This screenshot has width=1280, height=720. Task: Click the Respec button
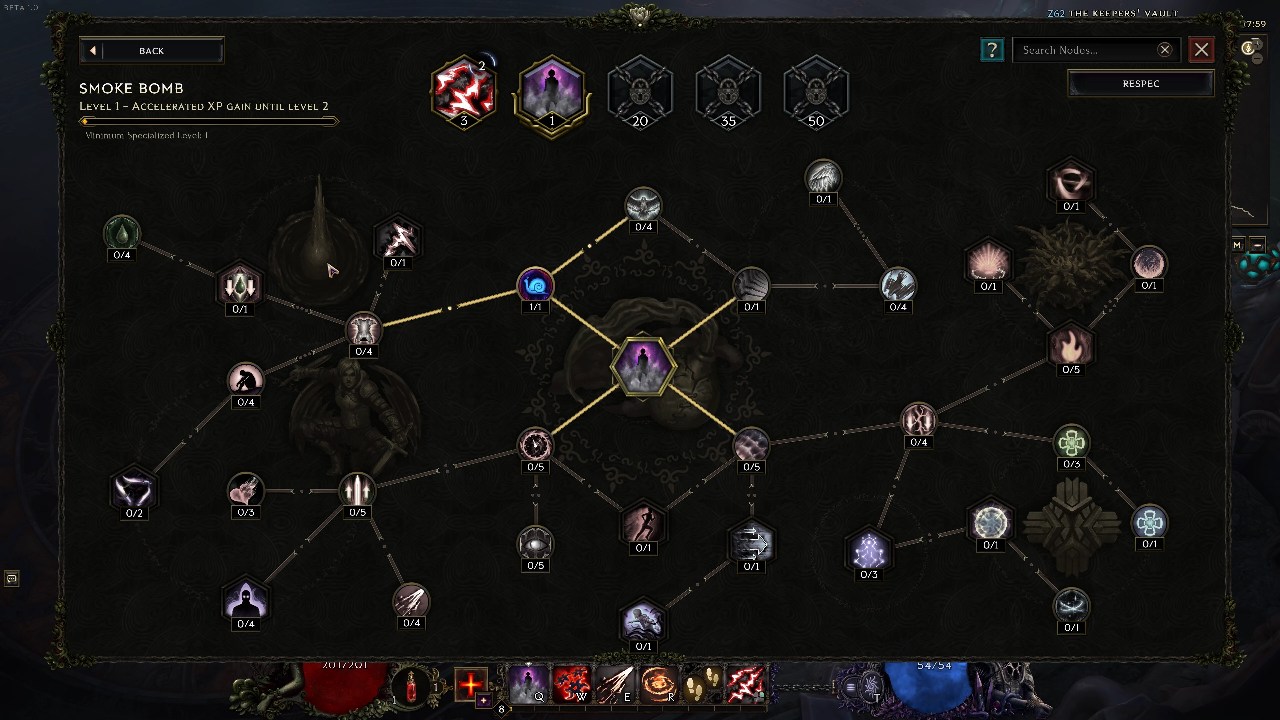(1140, 84)
